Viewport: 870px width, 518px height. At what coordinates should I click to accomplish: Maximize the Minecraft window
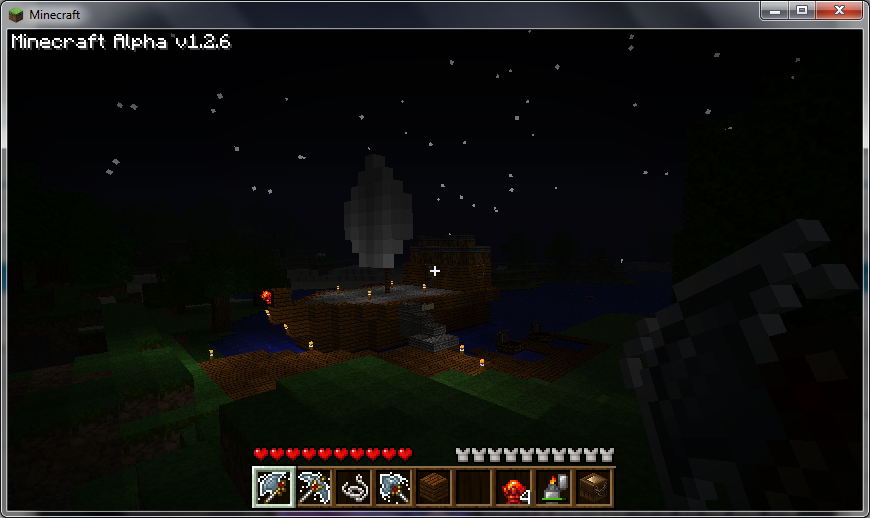(802, 10)
